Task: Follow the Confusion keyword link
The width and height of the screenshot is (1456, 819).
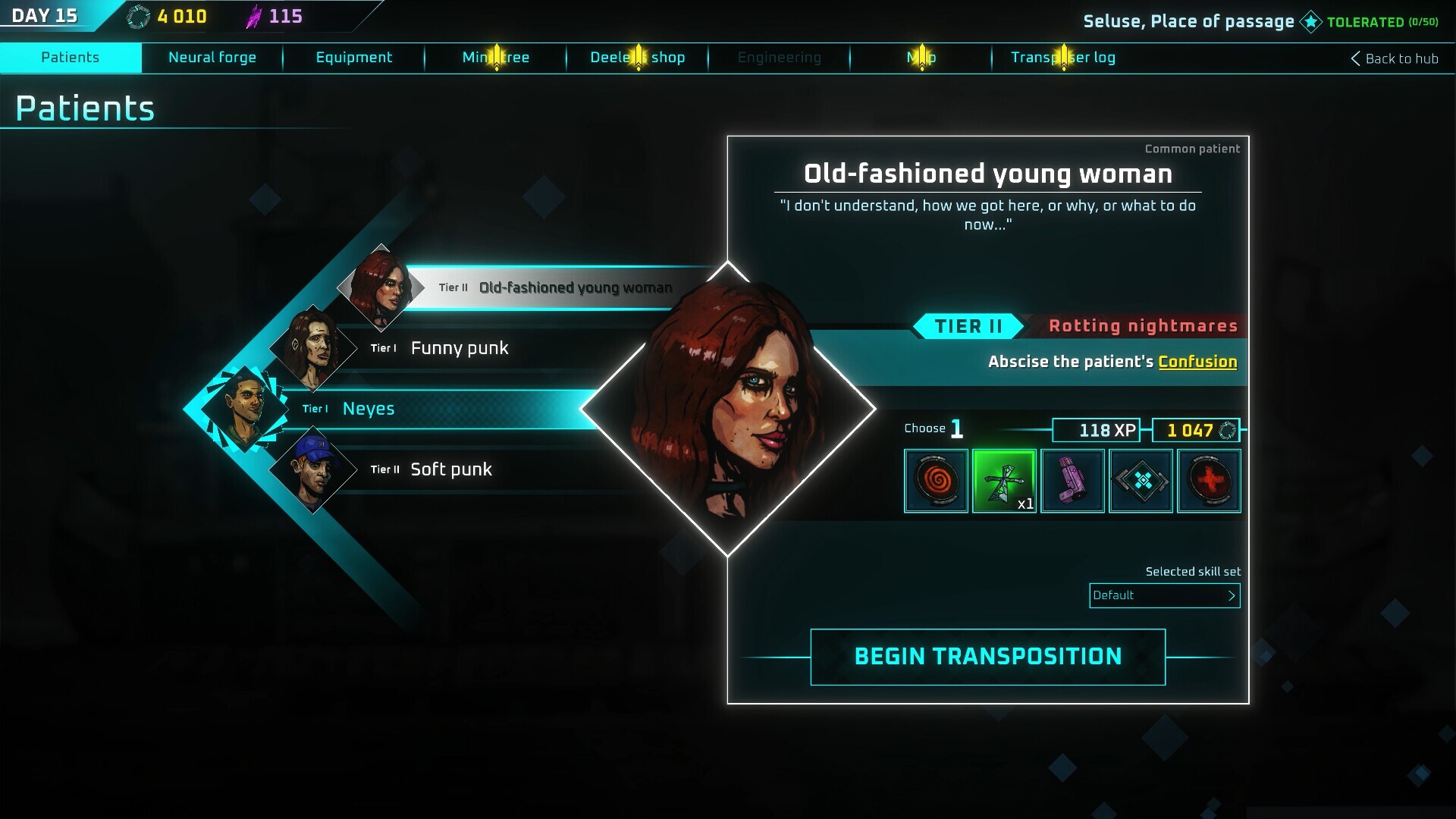Action: pos(1197,362)
